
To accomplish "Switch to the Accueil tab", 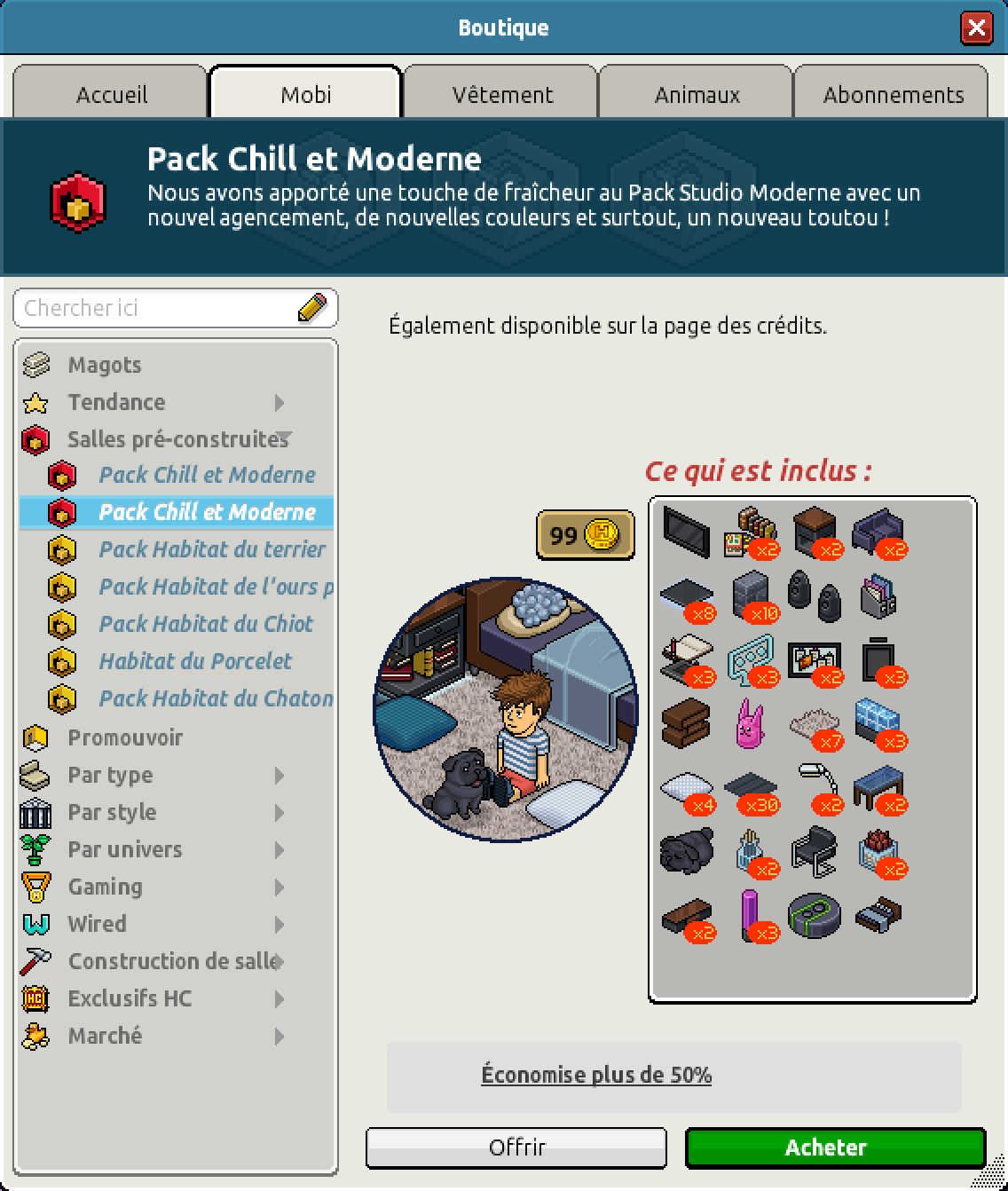I will (111, 94).
